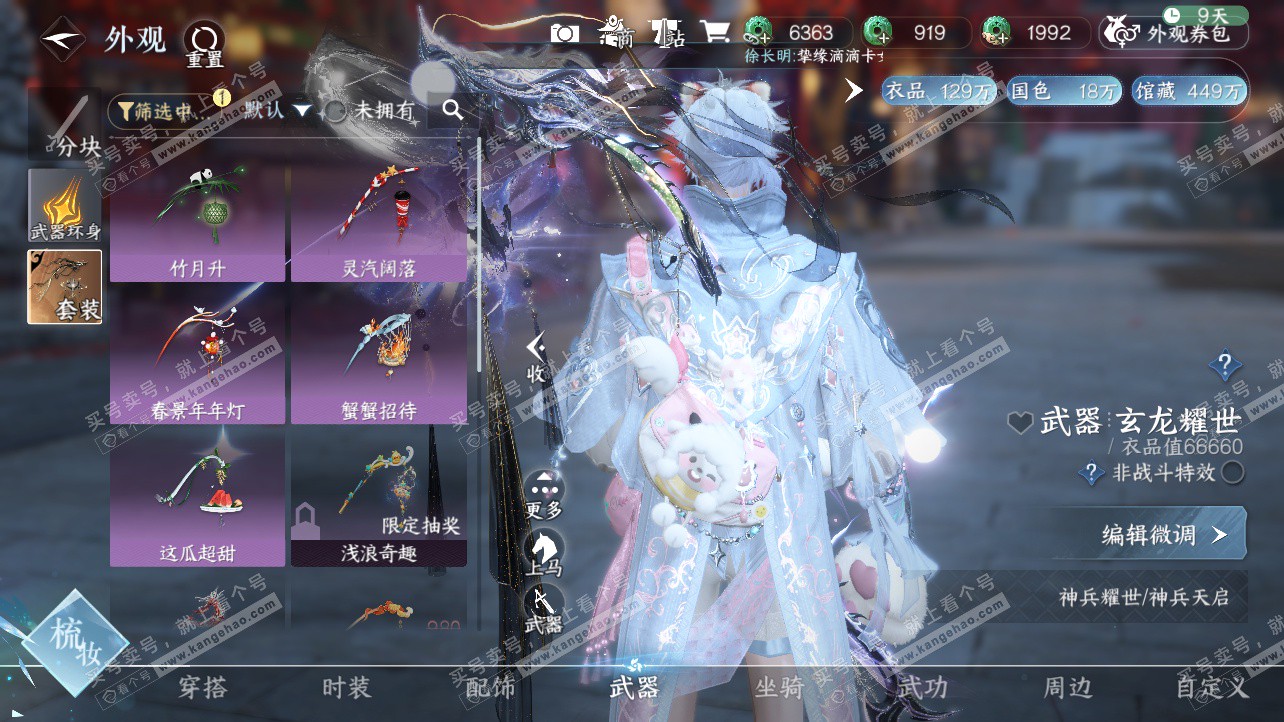Select the 套装 category
The width and height of the screenshot is (1284, 722).
click(x=65, y=287)
